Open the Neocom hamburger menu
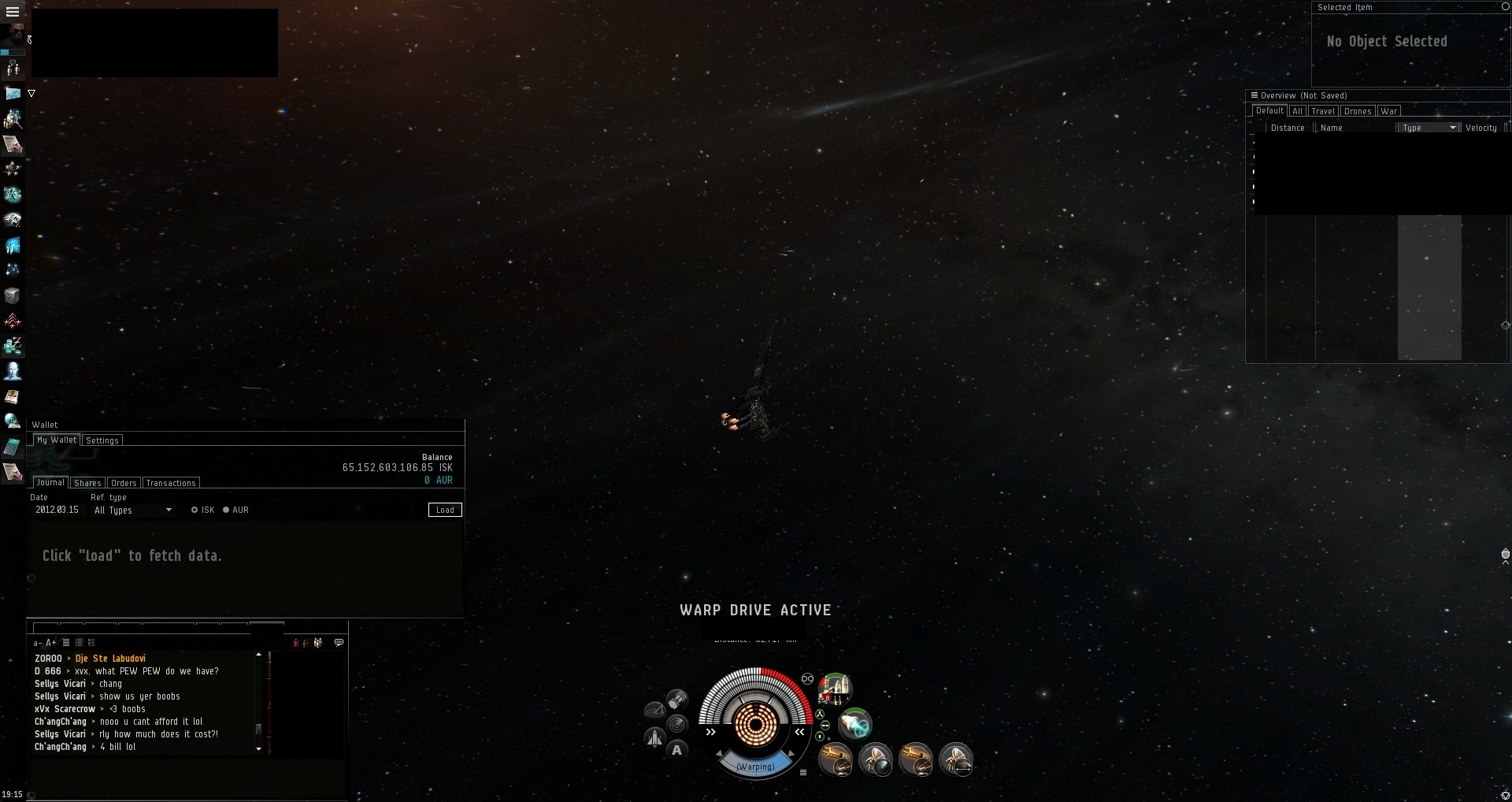The image size is (1512, 802). (13, 12)
